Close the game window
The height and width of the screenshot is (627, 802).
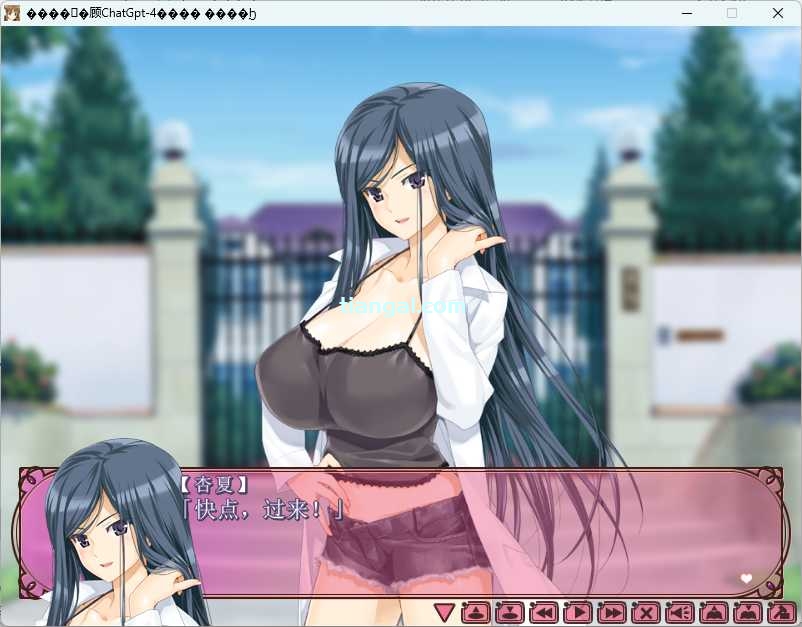click(x=778, y=13)
